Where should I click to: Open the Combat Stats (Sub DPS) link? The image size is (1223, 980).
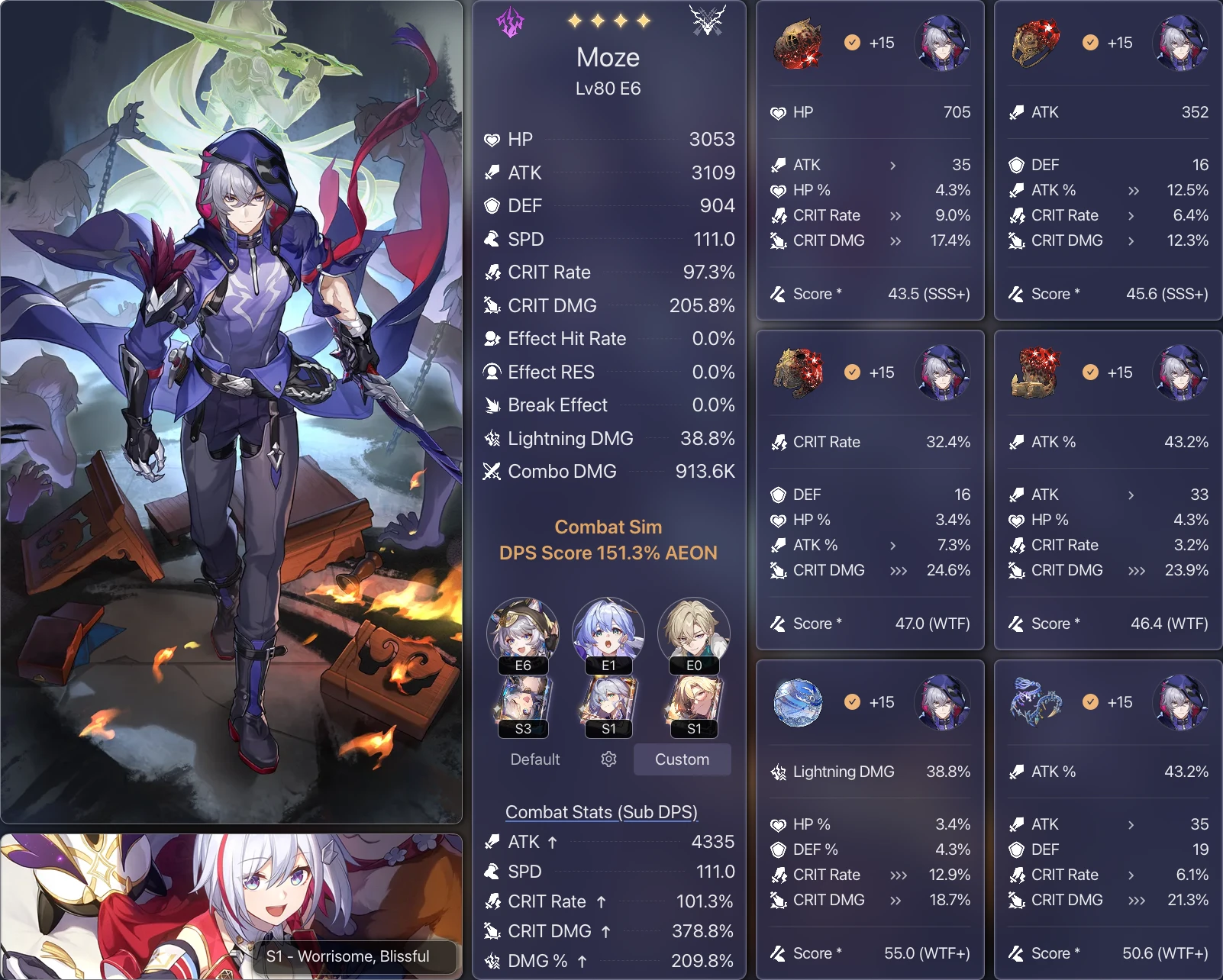601,812
